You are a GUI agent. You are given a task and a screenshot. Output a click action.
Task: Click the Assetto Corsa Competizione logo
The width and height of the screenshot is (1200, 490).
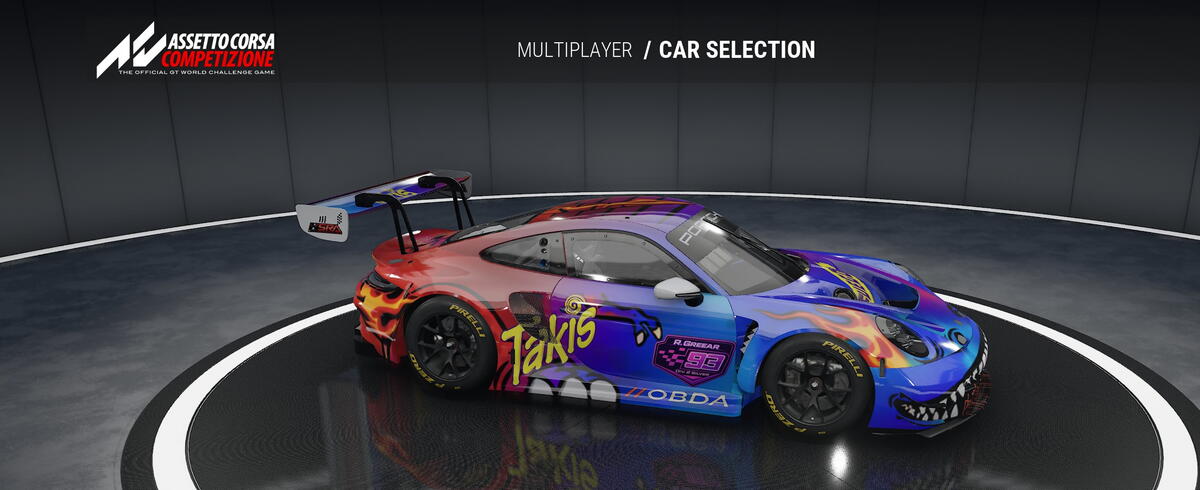(186, 50)
